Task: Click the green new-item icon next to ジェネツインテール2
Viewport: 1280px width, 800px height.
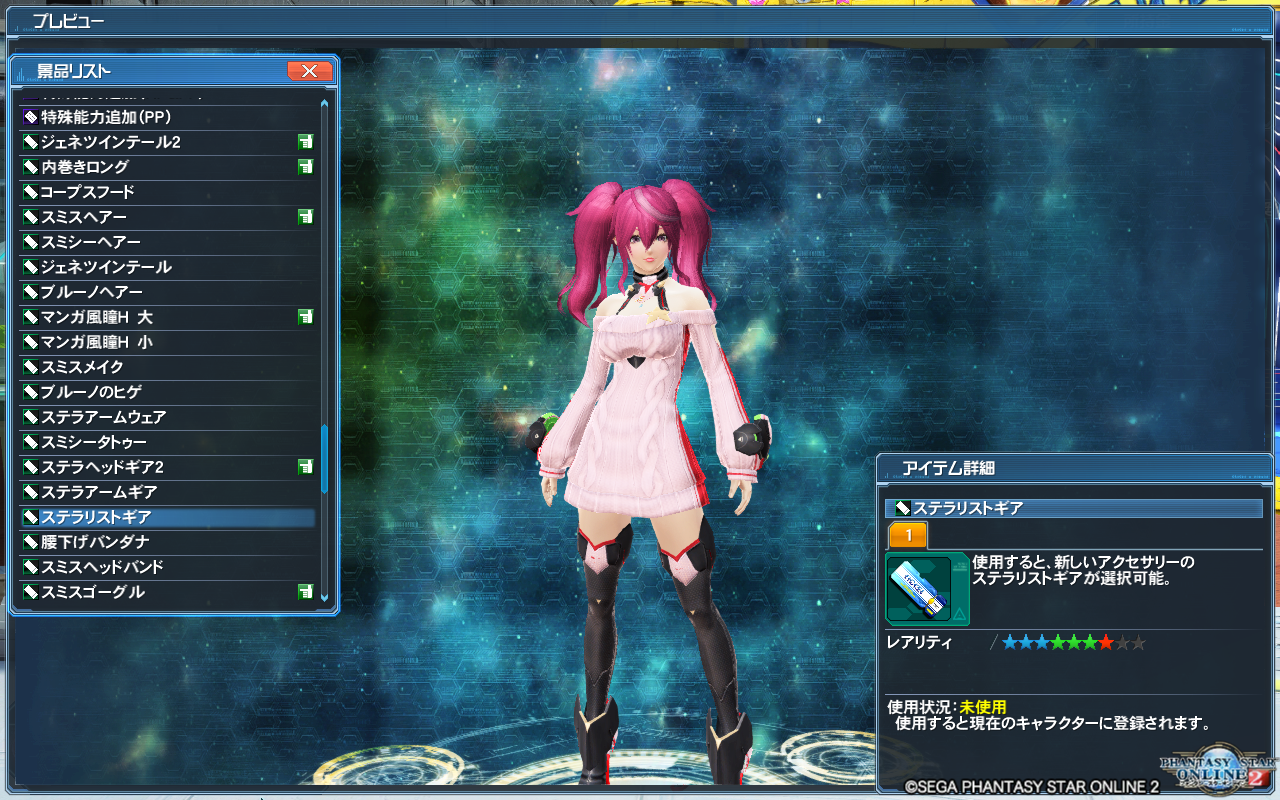Action: click(x=306, y=142)
